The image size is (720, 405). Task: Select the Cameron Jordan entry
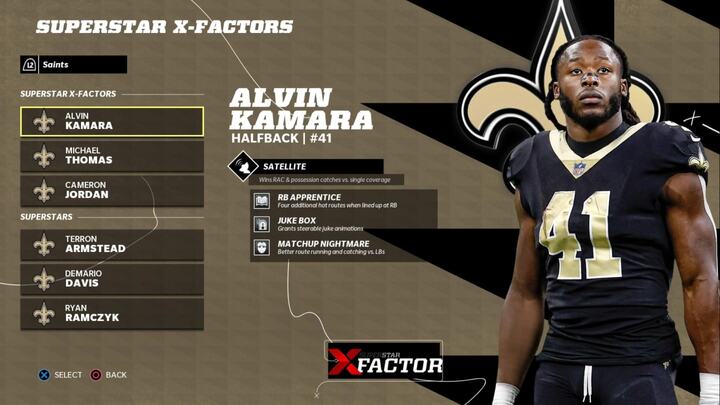coord(111,190)
